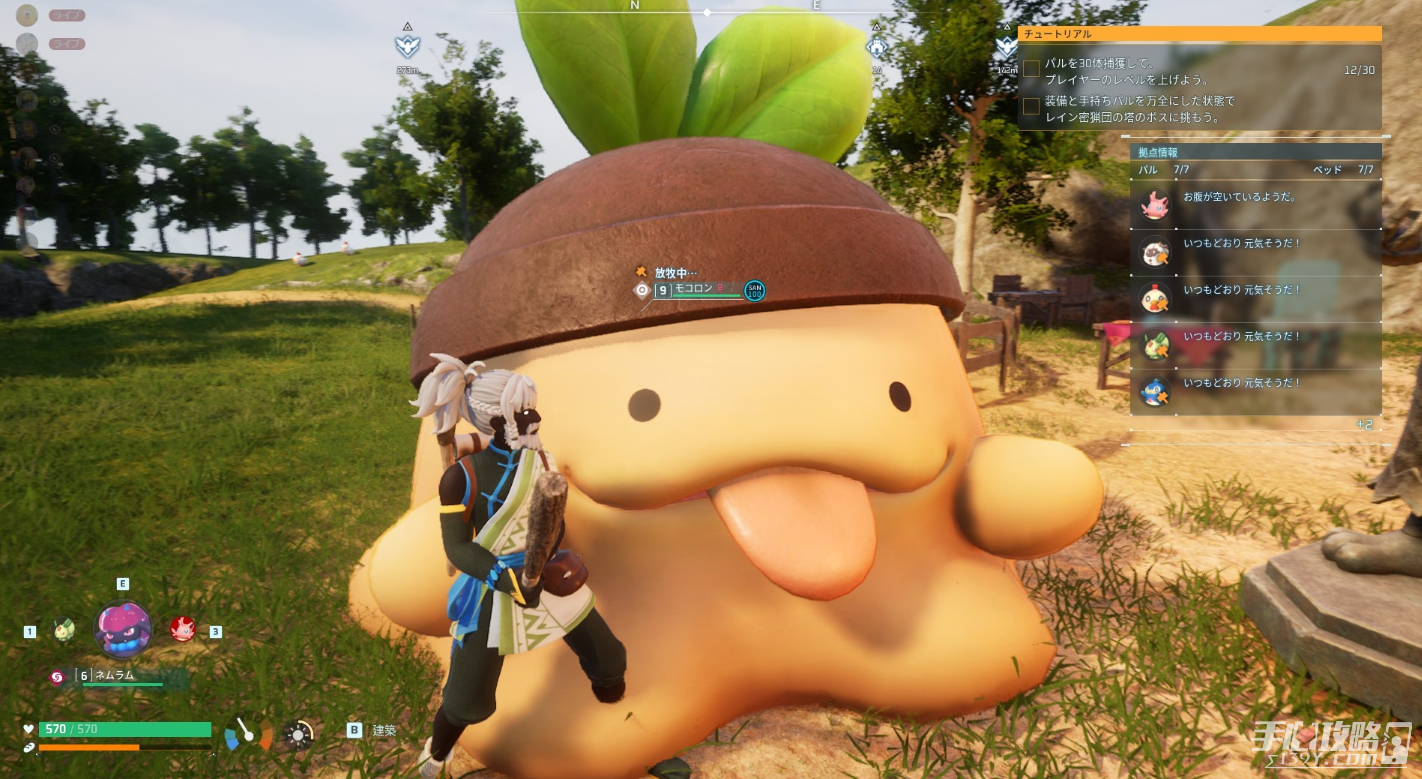1422x779 pixels.
Task: Expand the +2 more base pals indicator
Action: coord(1364,425)
